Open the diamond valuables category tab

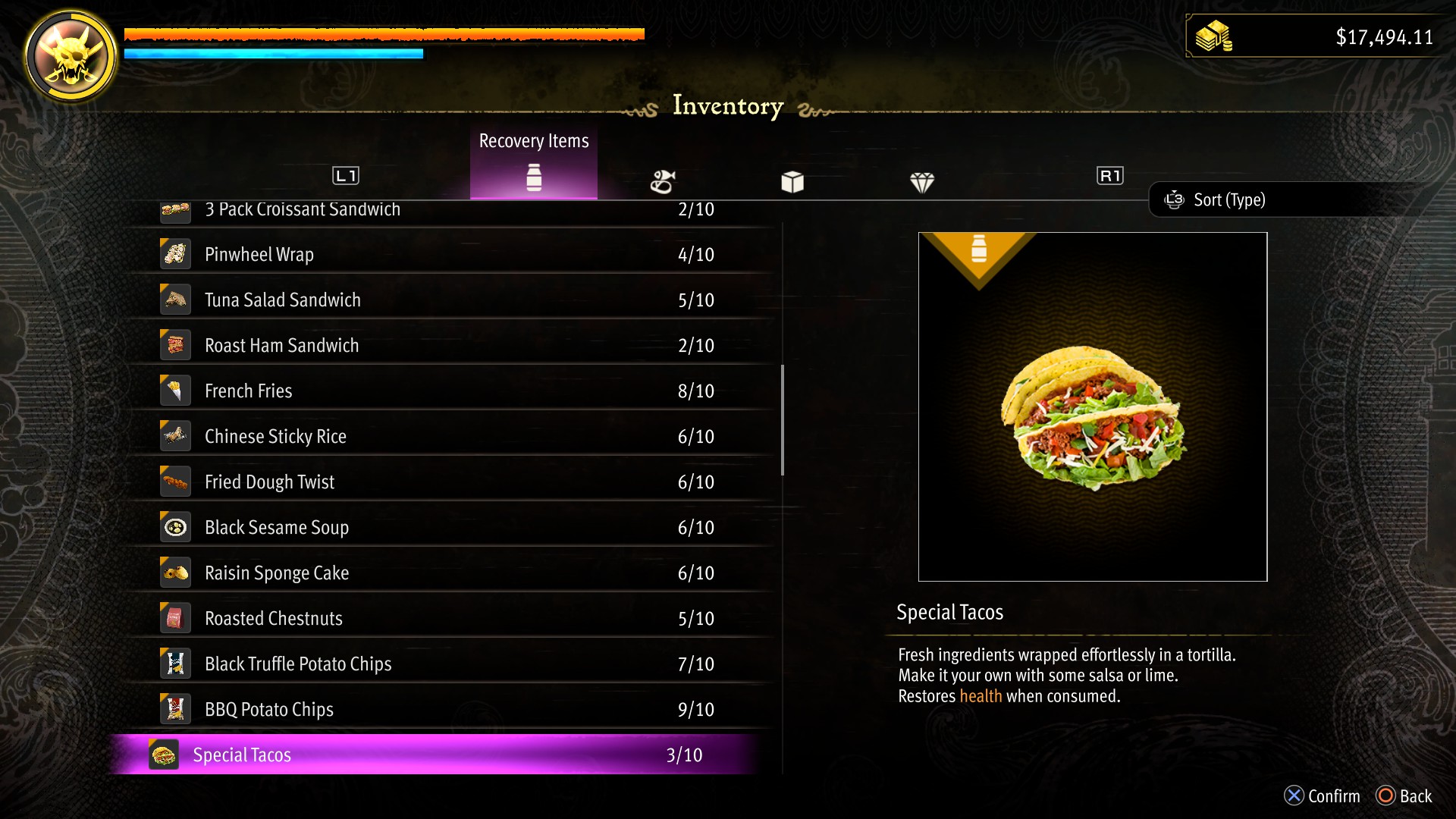tap(922, 182)
